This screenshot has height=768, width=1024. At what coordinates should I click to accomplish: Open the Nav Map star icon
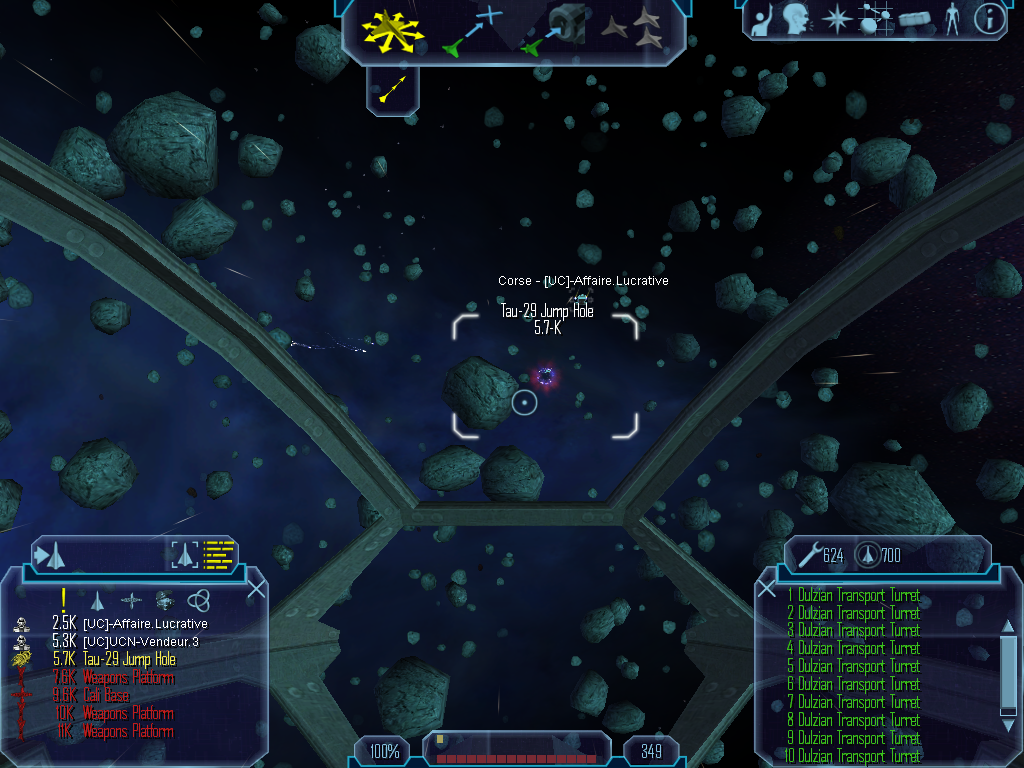[x=835, y=20]
